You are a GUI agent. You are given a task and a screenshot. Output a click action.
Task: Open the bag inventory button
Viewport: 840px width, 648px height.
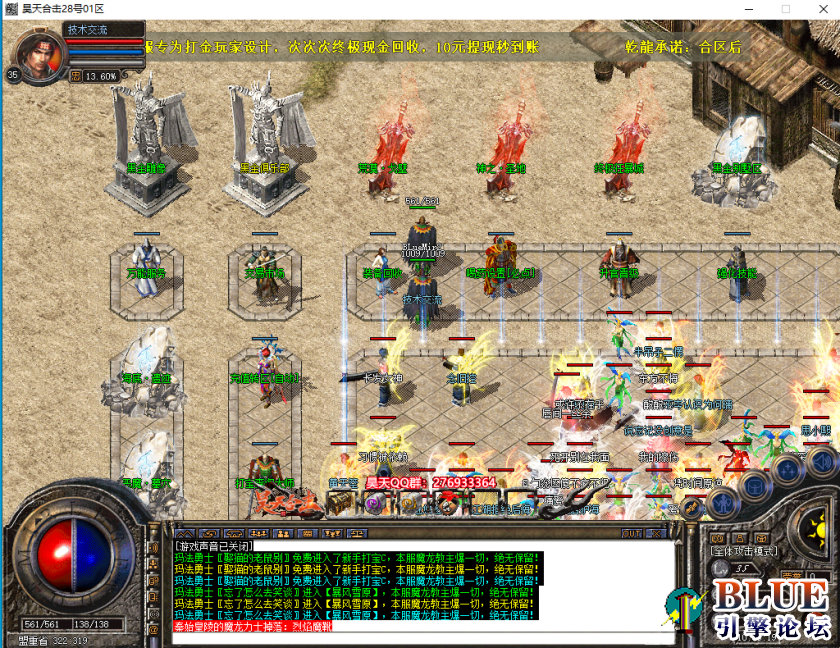(x=756, y=484)
